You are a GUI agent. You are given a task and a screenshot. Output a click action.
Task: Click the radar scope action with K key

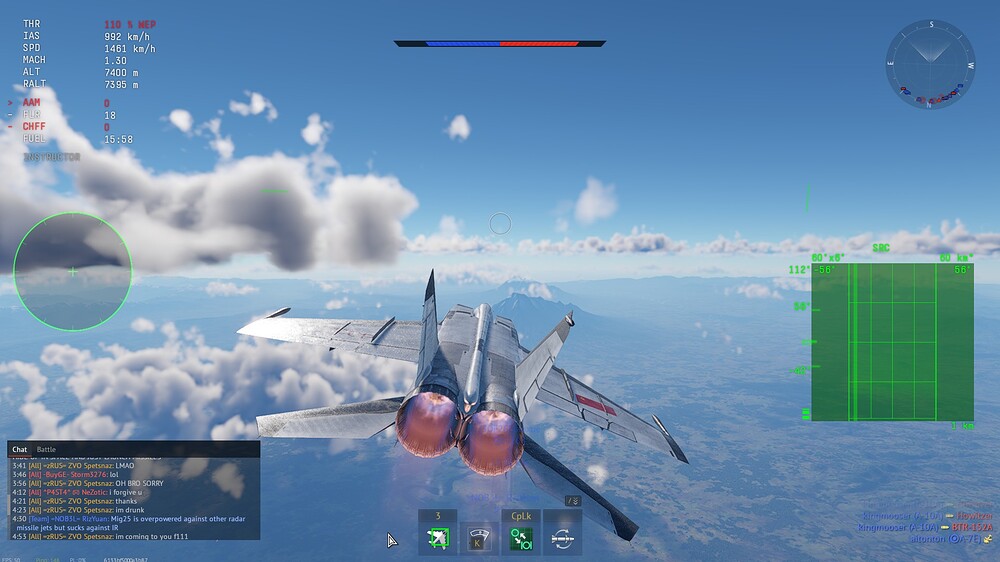479,539
